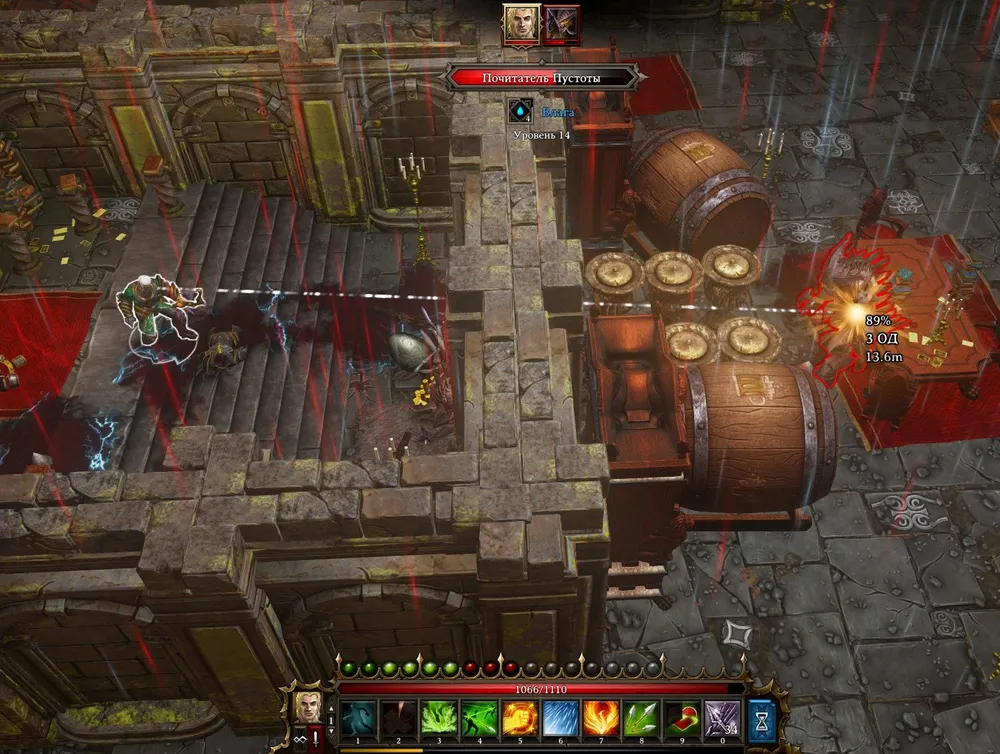
Task: Activate the green ricochet archer skill in slot 4
Action: coord(481,719)
